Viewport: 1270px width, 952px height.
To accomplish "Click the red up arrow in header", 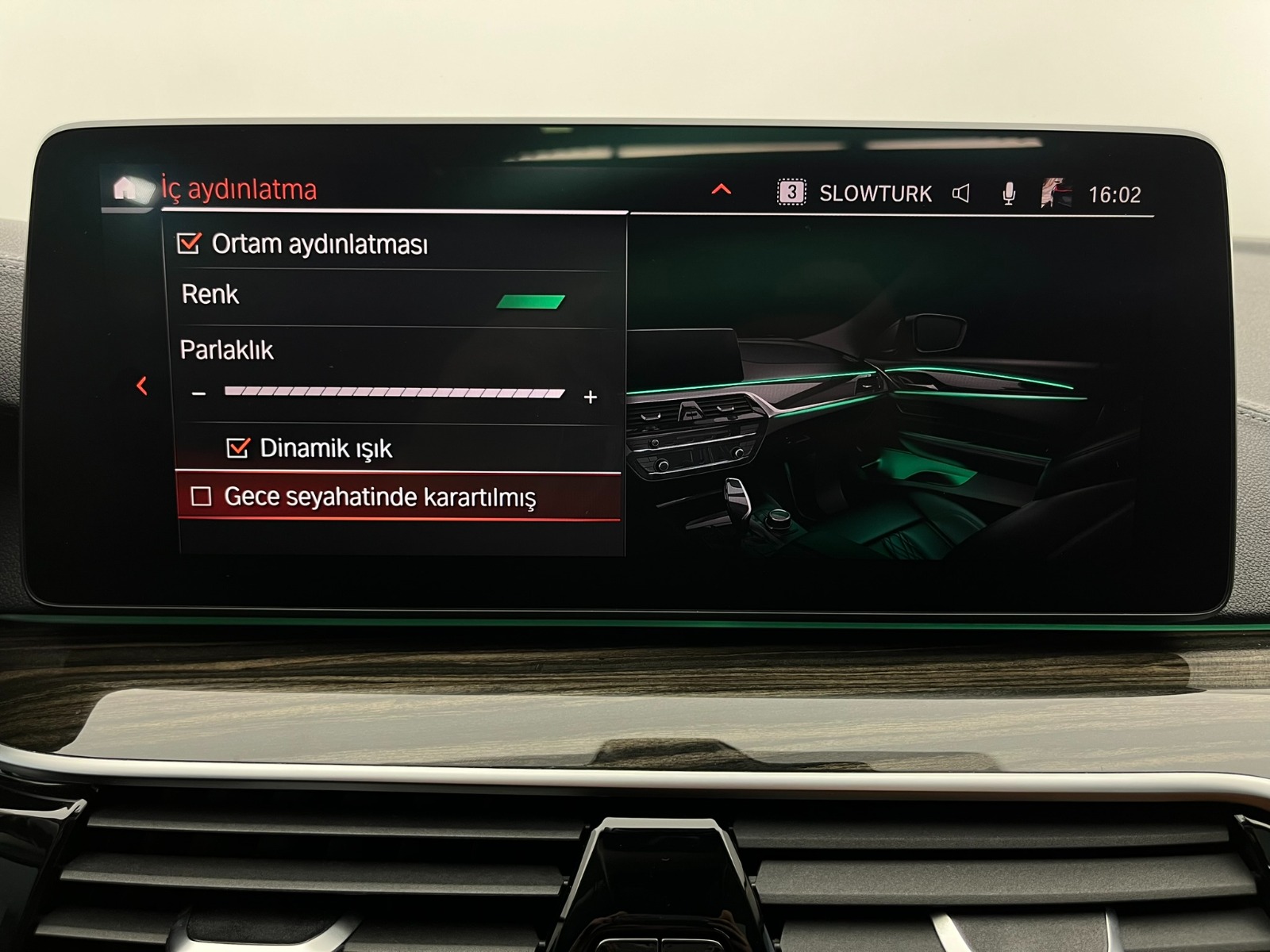I will tap(721, 189).
